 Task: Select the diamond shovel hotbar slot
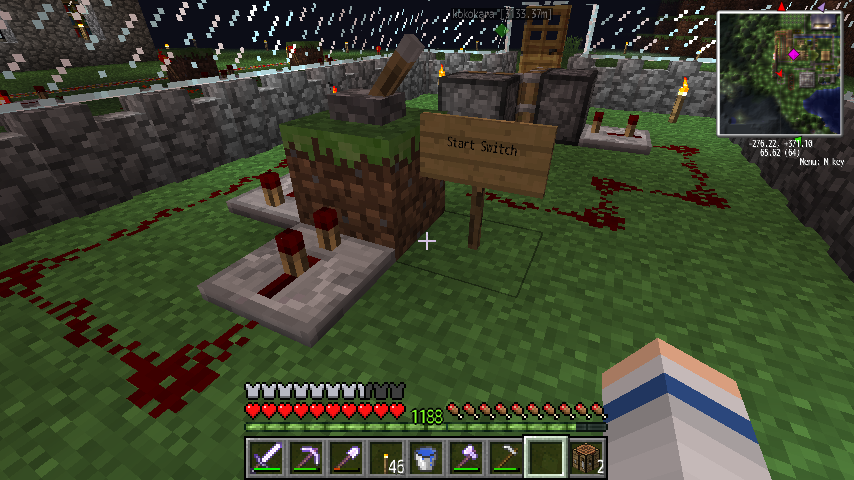click(x=345, y=458)
